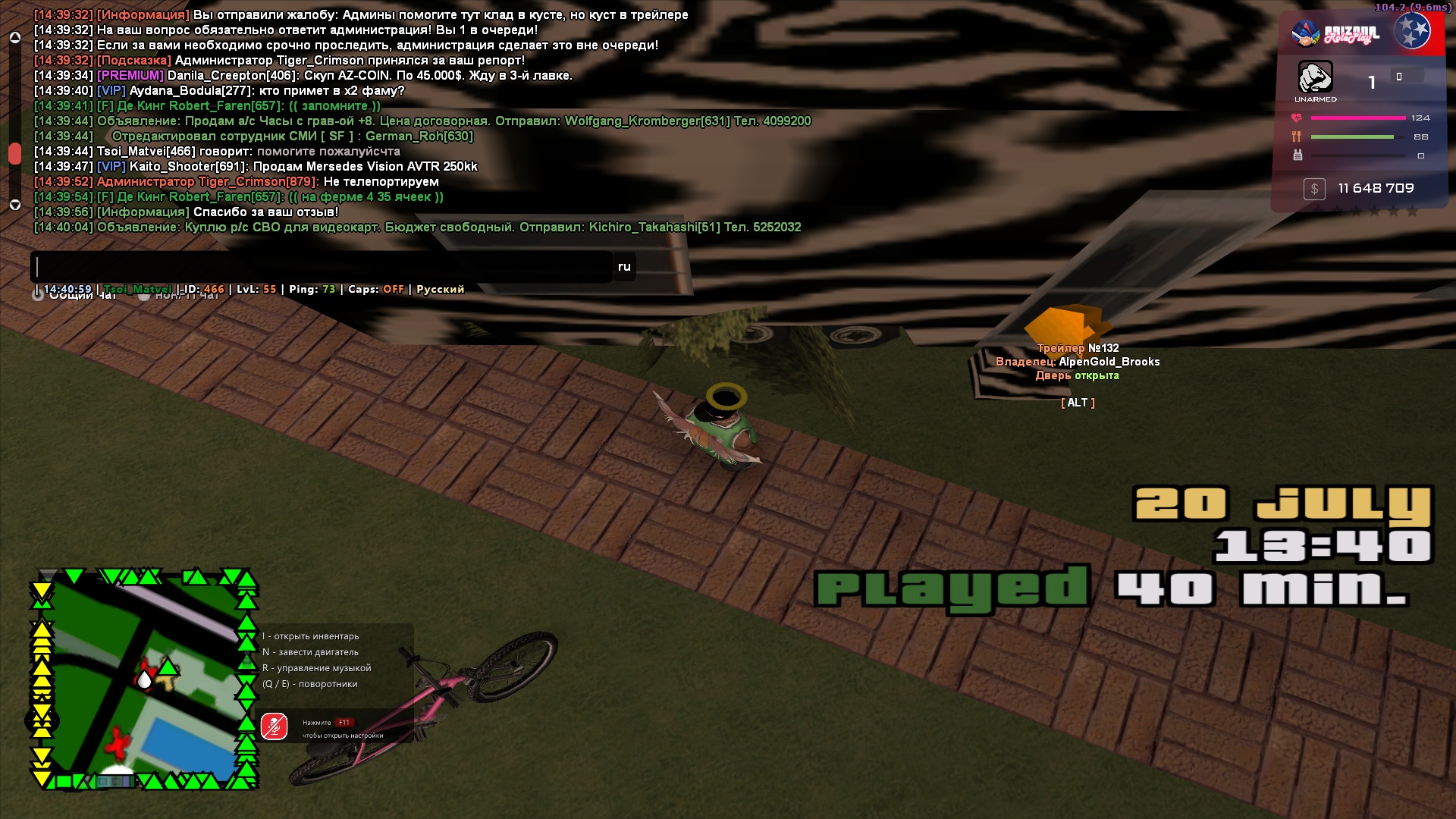Select the Unarmed fist weapon icon
This screenshot has height=819, width=1456.
[x=1315, y=77]
